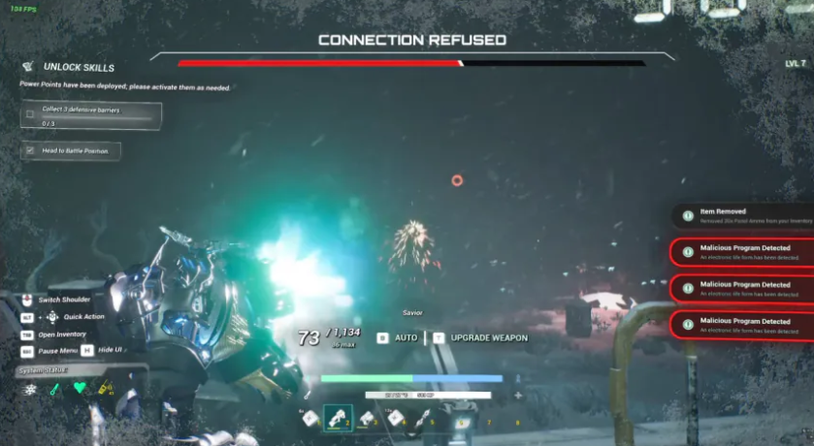The height and width of the screenshot is (446, 814).
Task: Select the yellow status effect icon
Action: tap(105, 388)
